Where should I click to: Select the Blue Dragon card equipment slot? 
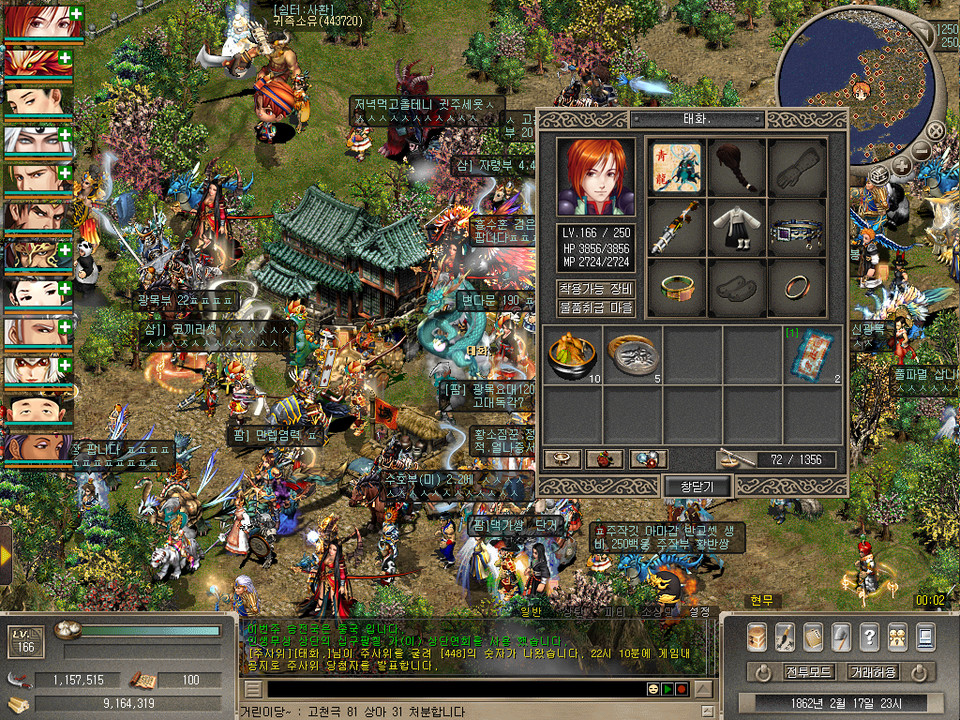[677, 167]
